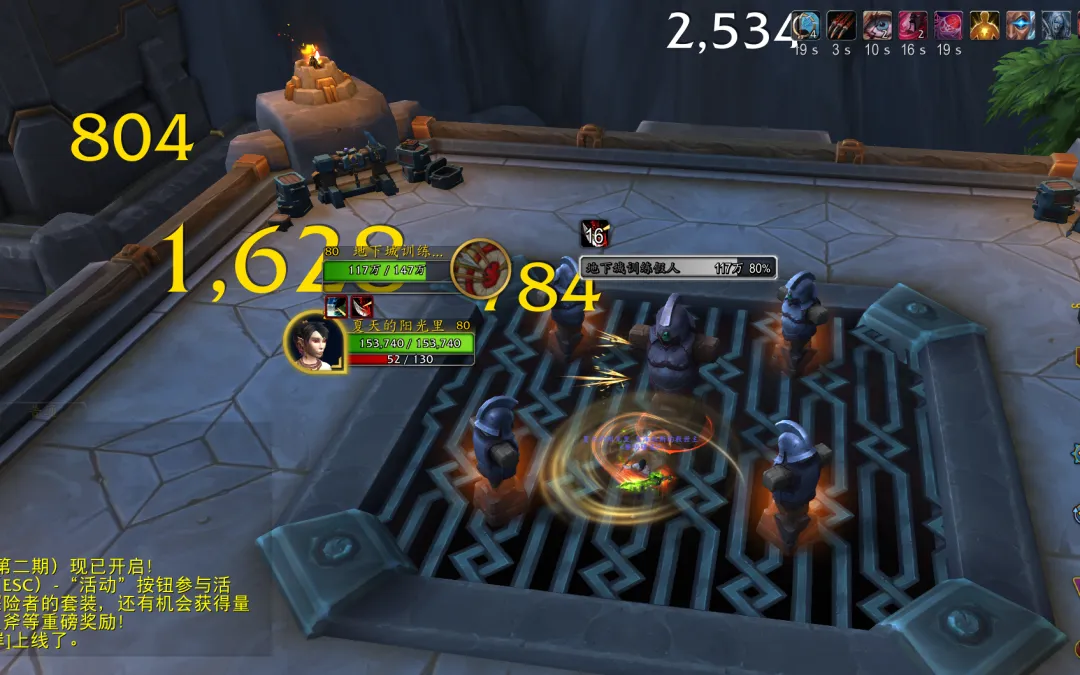Click the pale ghostly face buff icon
This screenshot has height=675, width=1080.
tap(1056, 25)
